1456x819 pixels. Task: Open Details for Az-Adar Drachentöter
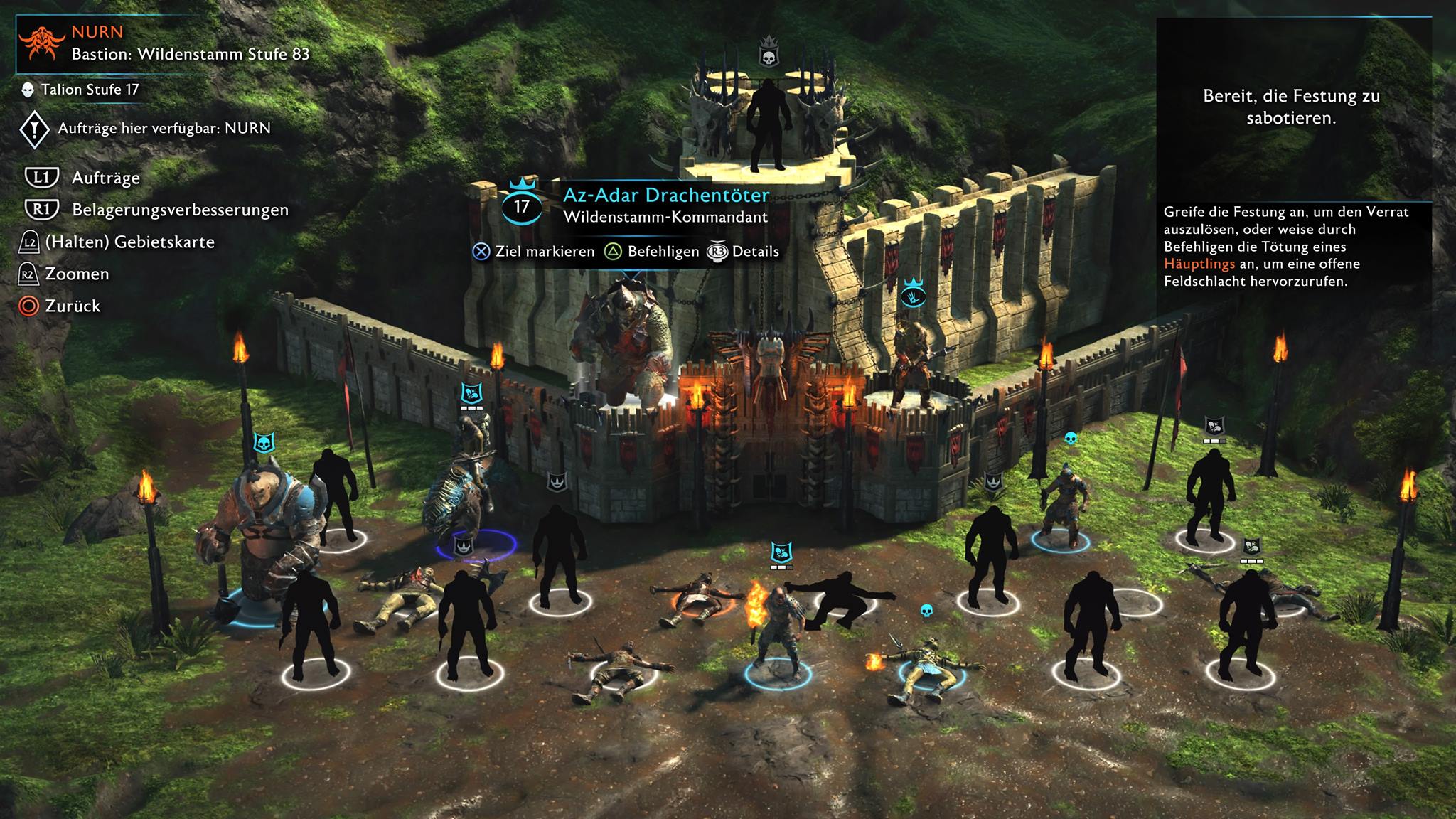[755, 252]
